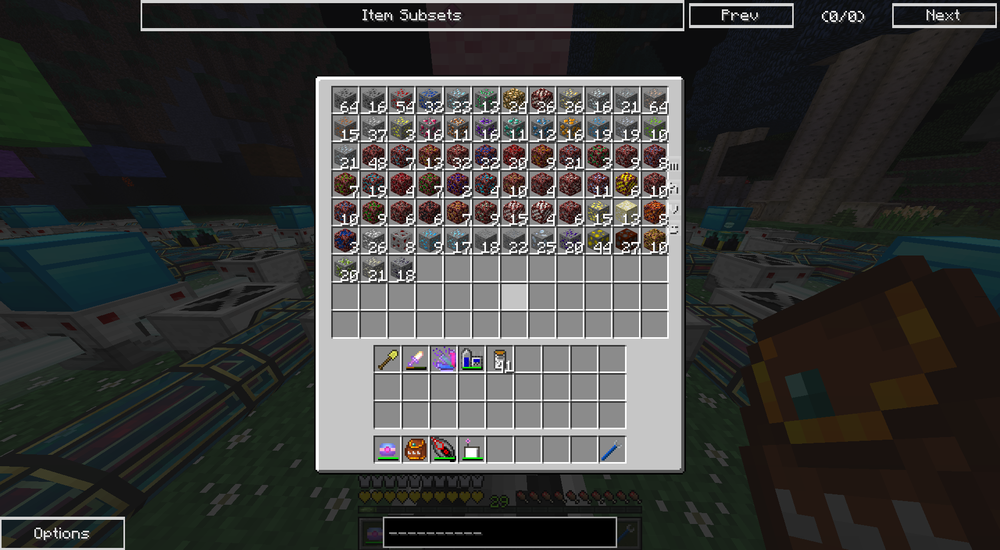Focus the item search text box
Viewport: 1000px width, 550px height.
tap(498, 532)
